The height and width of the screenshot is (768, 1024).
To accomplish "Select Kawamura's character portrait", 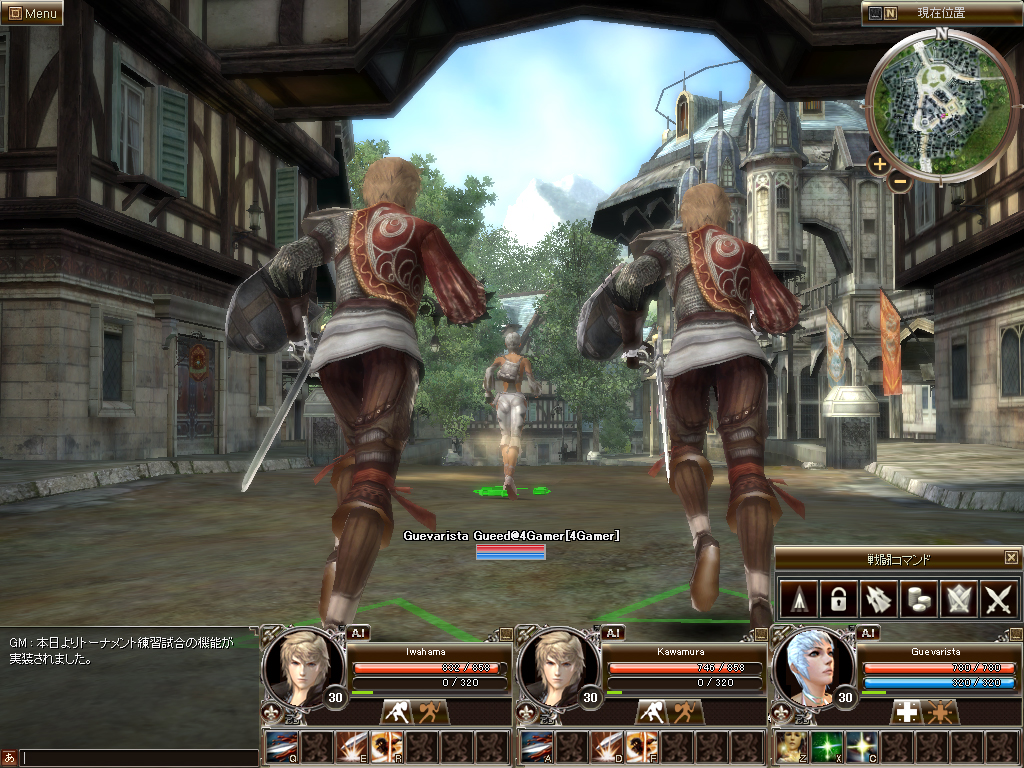I will (x=555, y=665).
